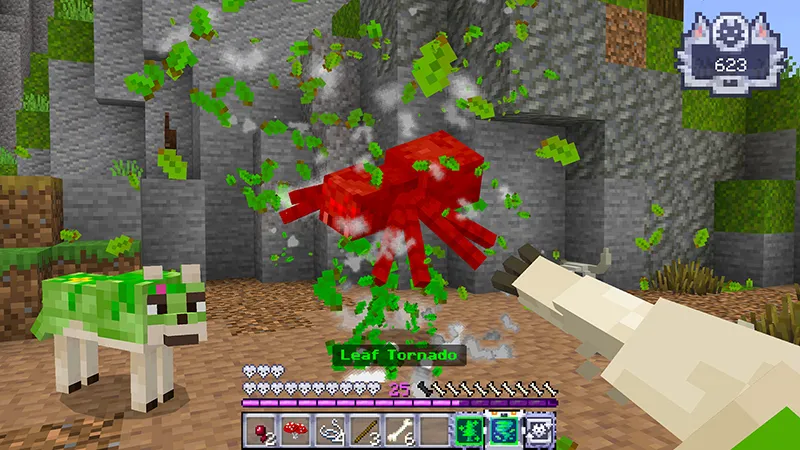Screen dimensions: 800x450
Task: Select the white wolf face ability slot
Action: 539,431
